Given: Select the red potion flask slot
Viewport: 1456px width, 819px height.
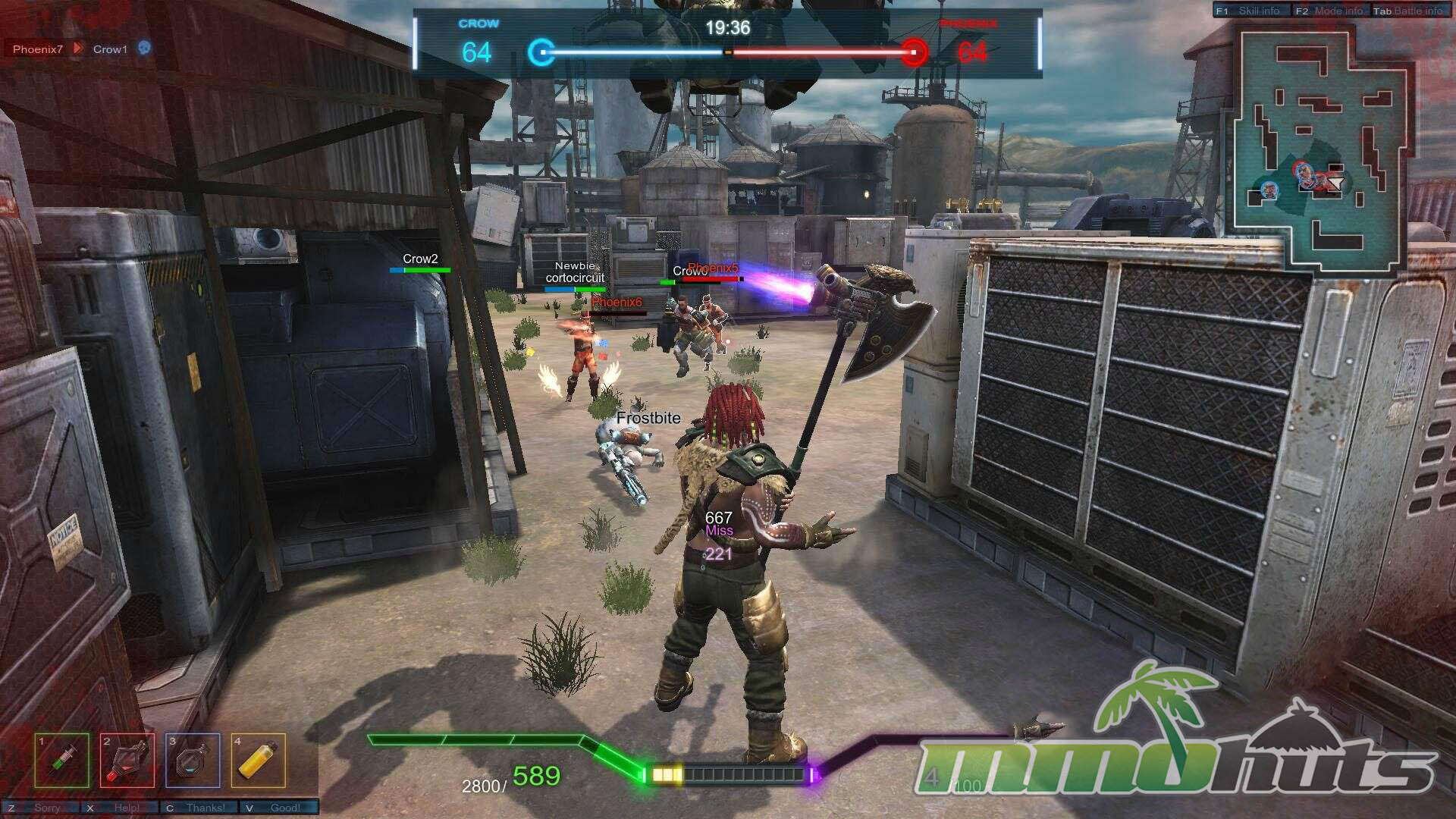Looking at the screenshot, I should [127, 760].
